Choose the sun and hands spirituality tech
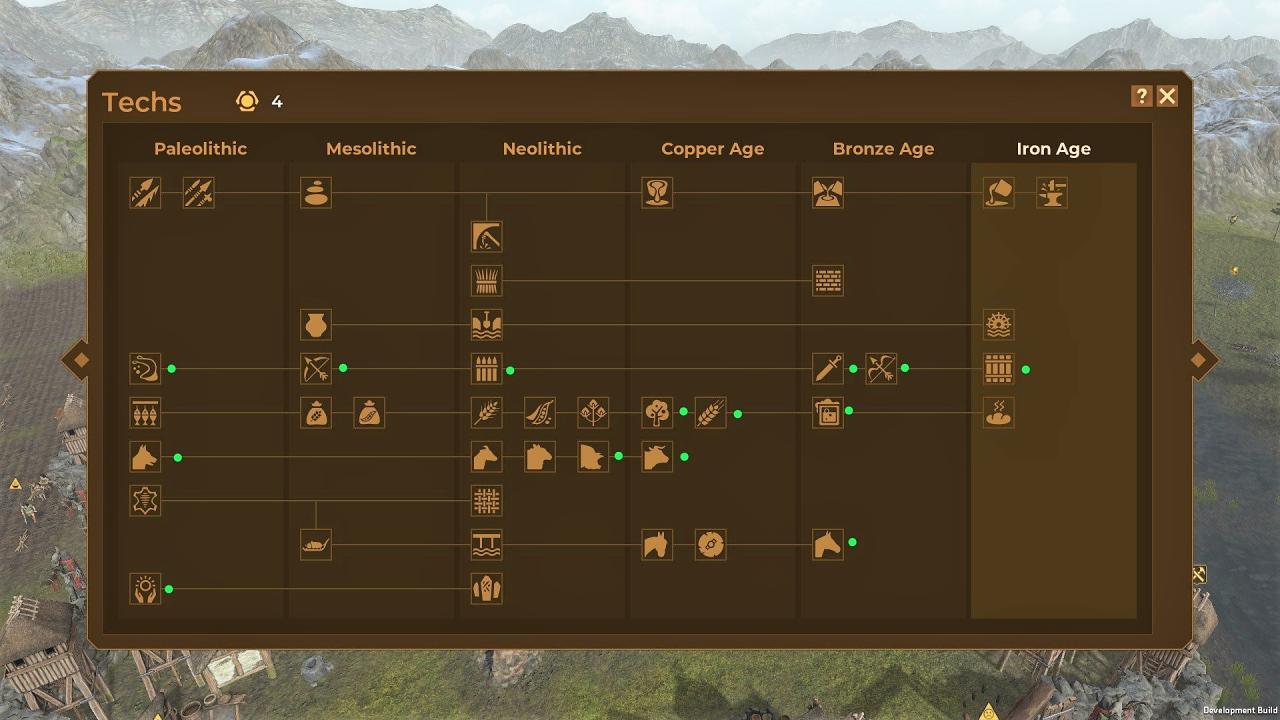This screenshot has height=720, width=1280. [x=145, y=589]
